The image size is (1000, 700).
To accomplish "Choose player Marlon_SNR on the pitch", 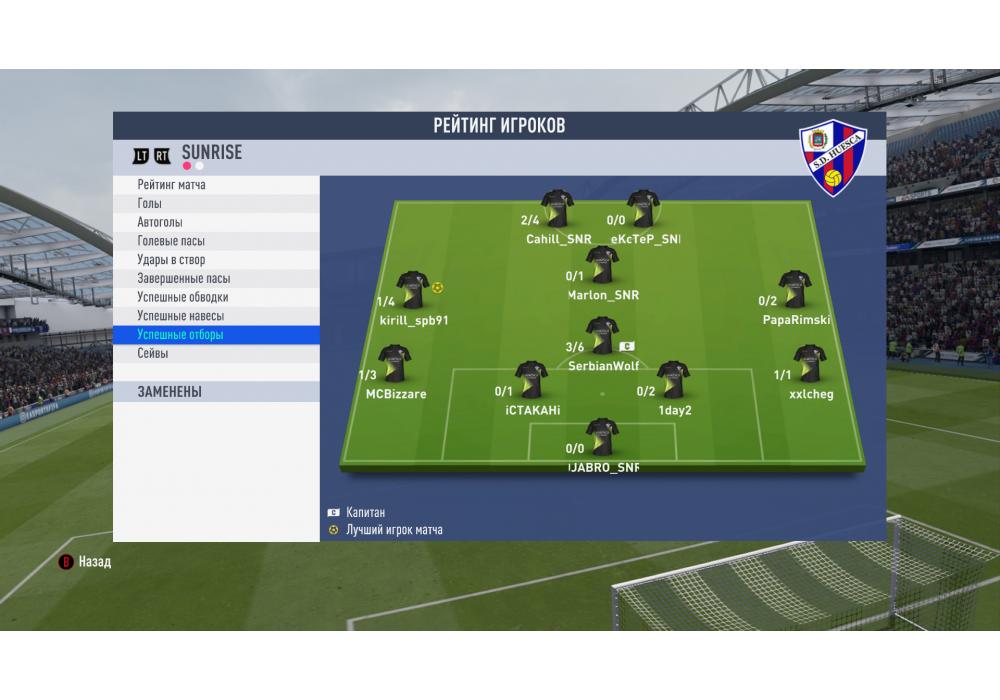I will click(602, 266).
